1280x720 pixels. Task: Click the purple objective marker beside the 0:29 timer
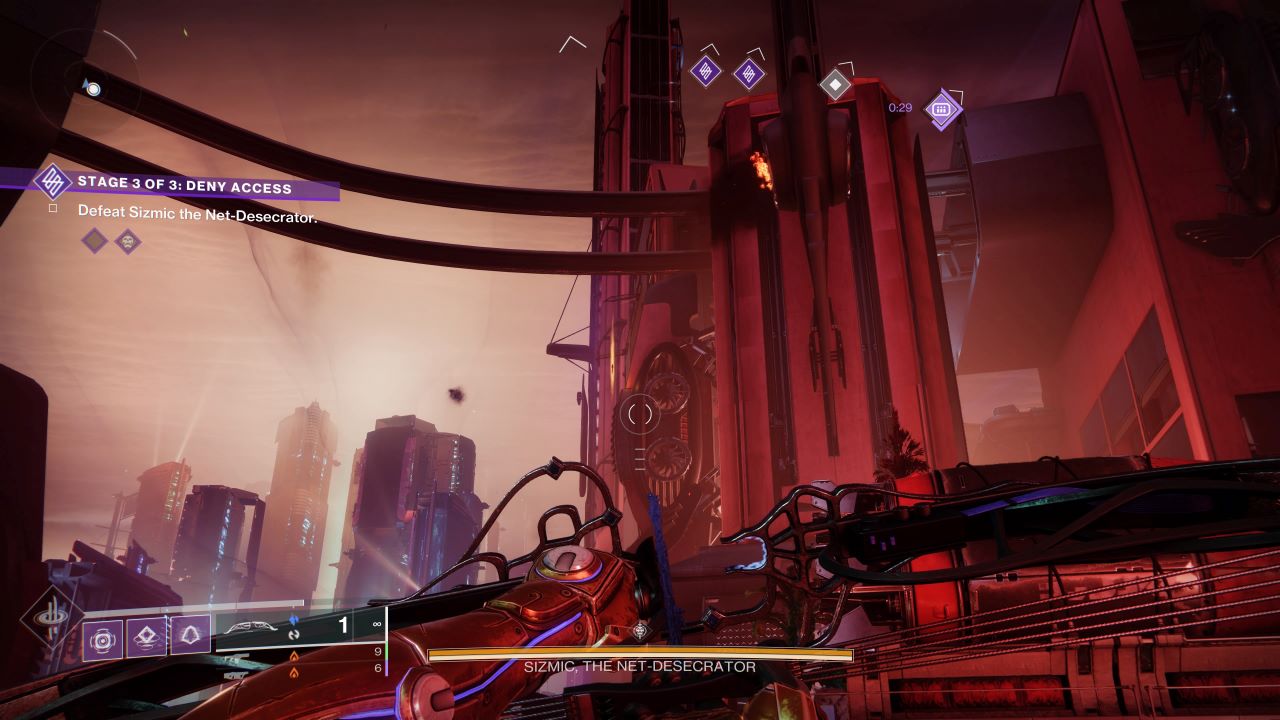[x=940, y=108]
